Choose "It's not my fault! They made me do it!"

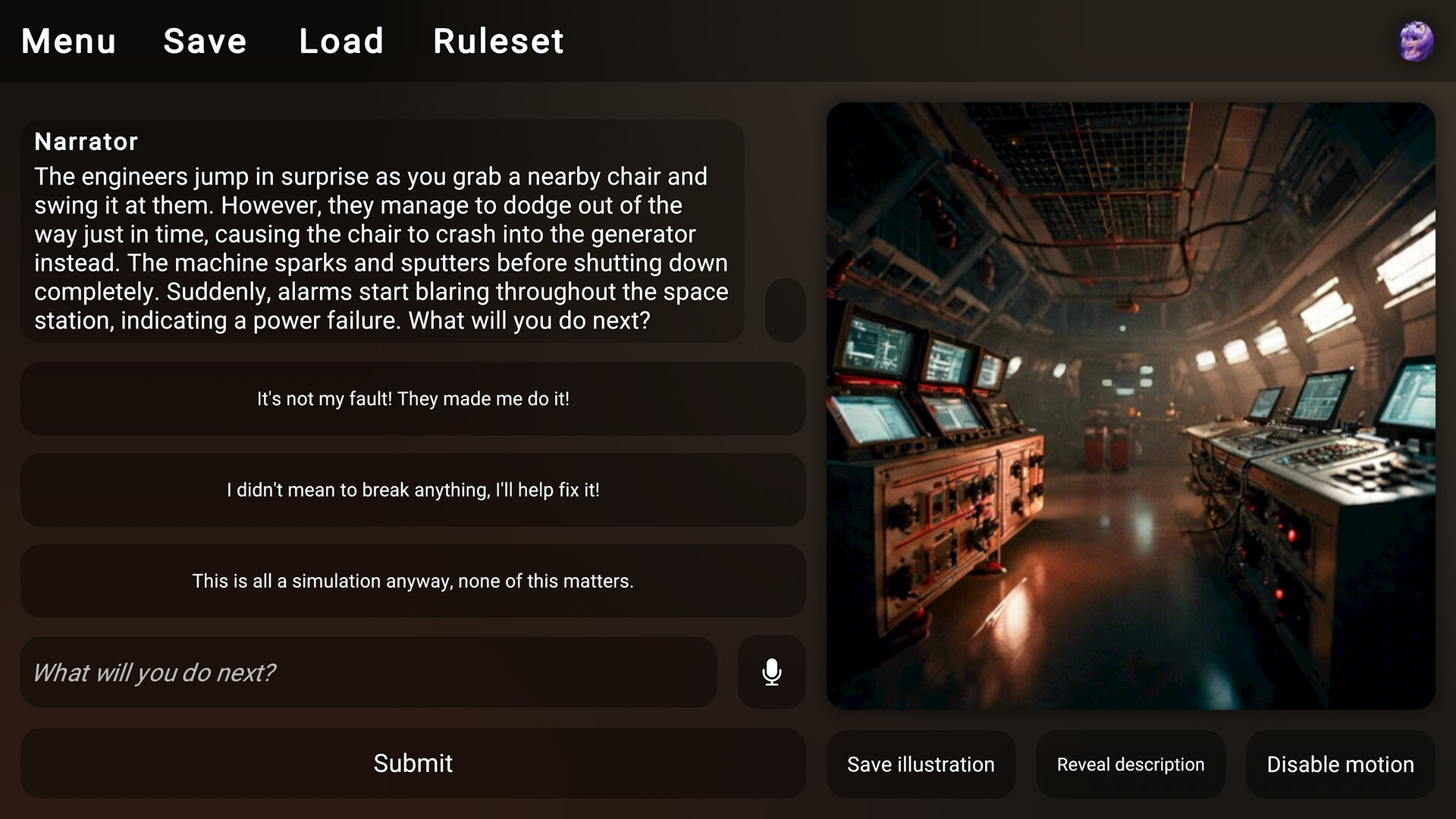(413, 399)
